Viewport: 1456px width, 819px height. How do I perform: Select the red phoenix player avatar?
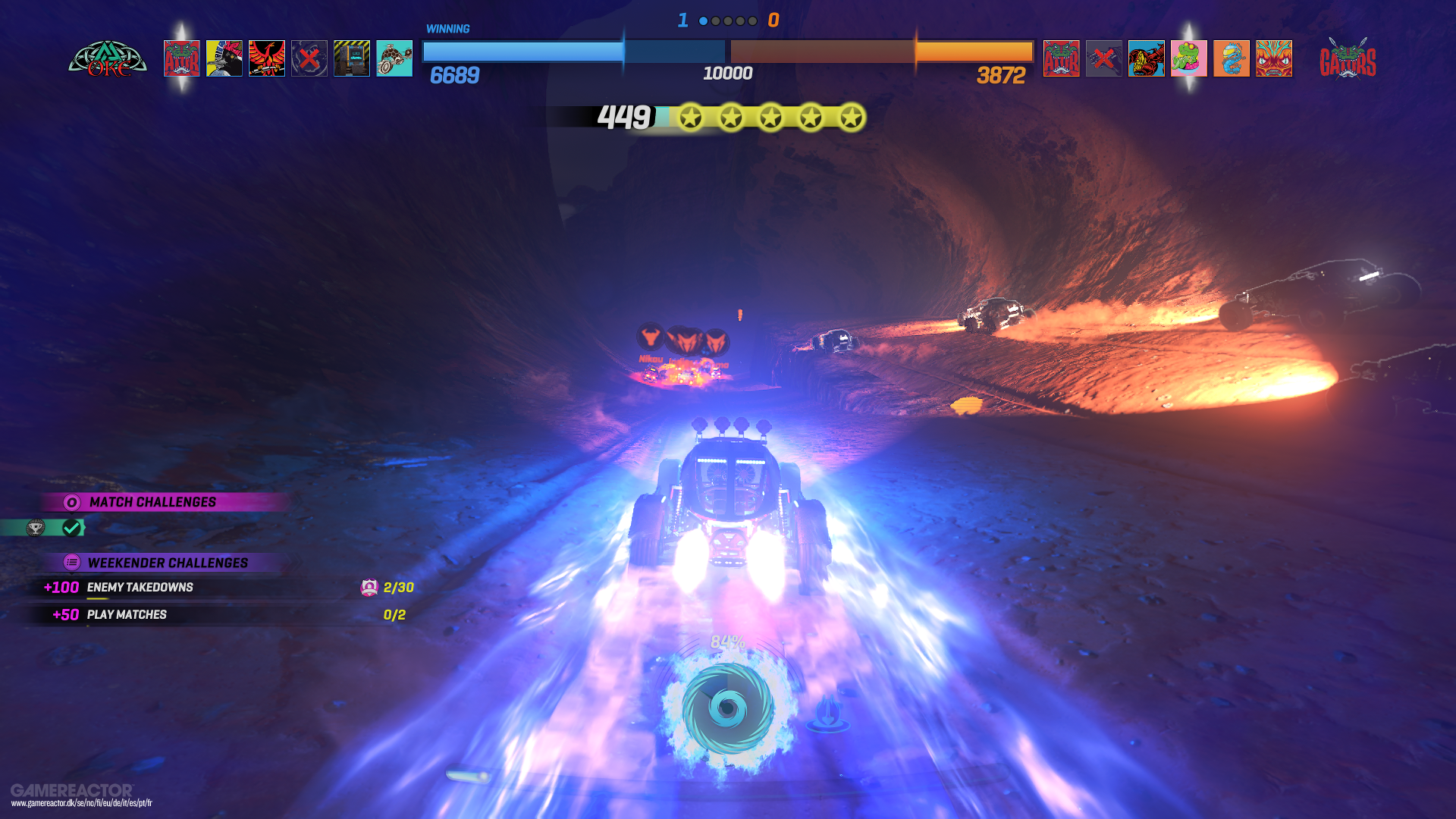(x=268, y=58)
